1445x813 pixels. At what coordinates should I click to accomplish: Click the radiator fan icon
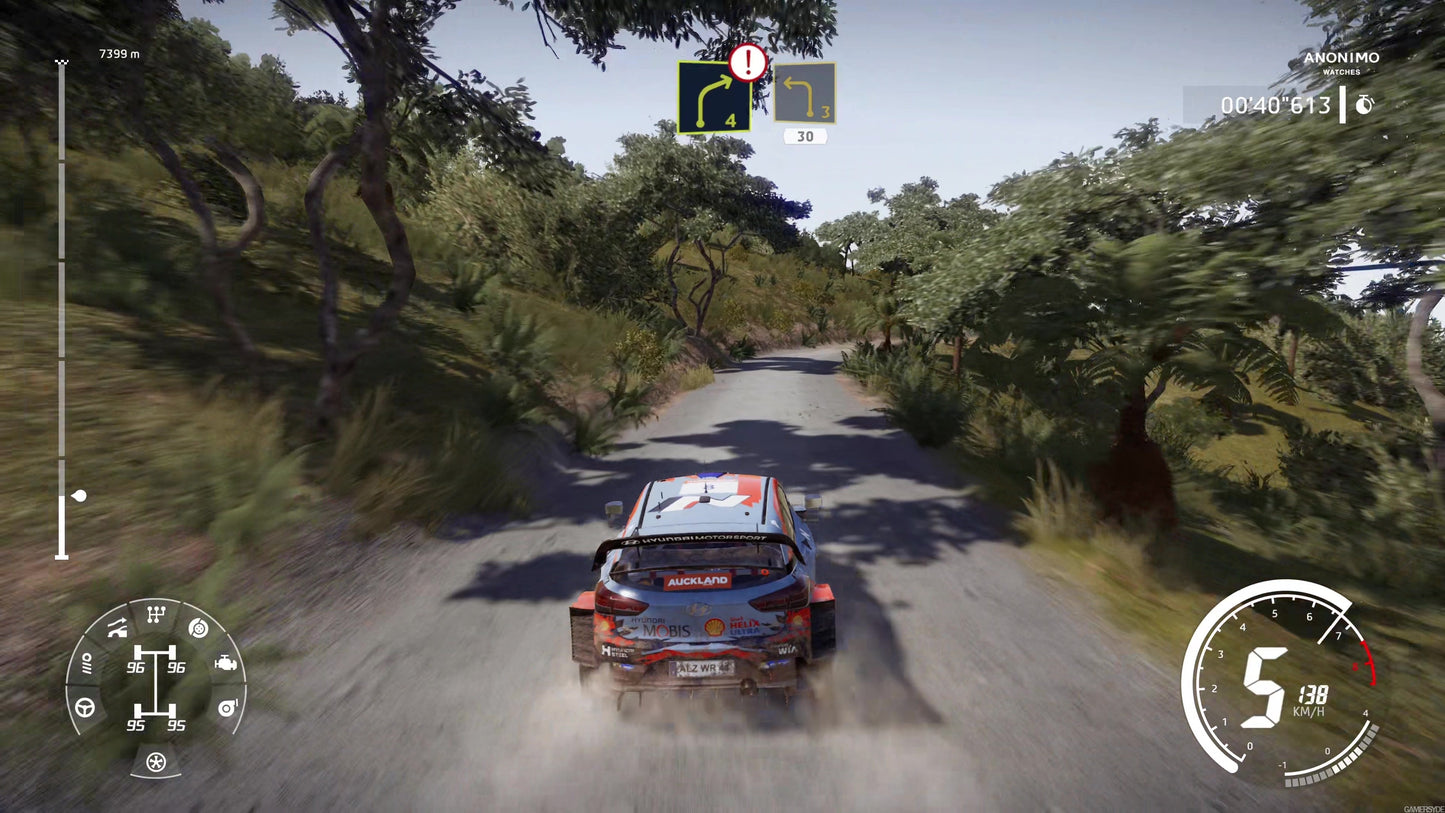click(x=155, y=760)
